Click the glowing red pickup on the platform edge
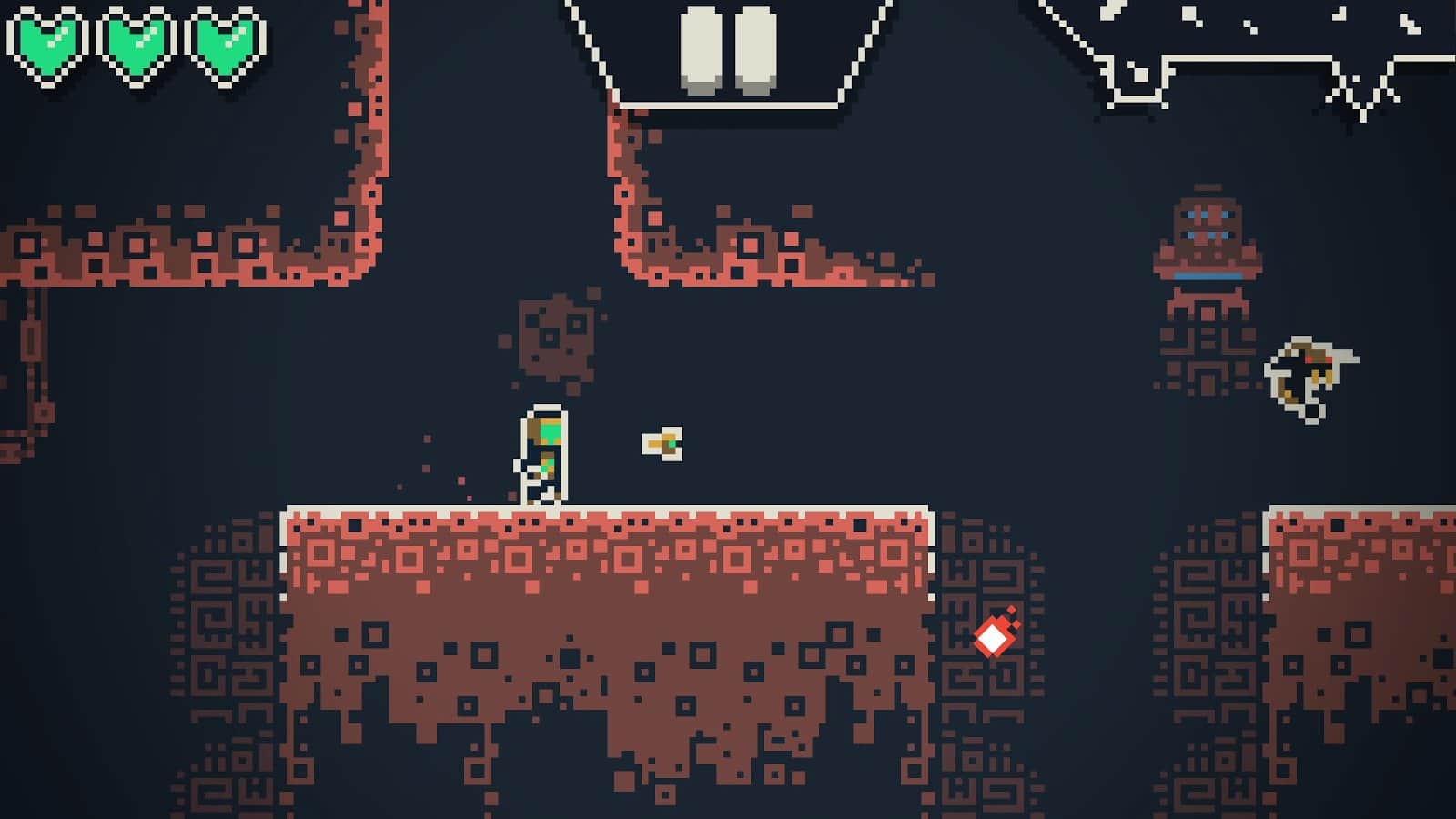 click(994, 637)
